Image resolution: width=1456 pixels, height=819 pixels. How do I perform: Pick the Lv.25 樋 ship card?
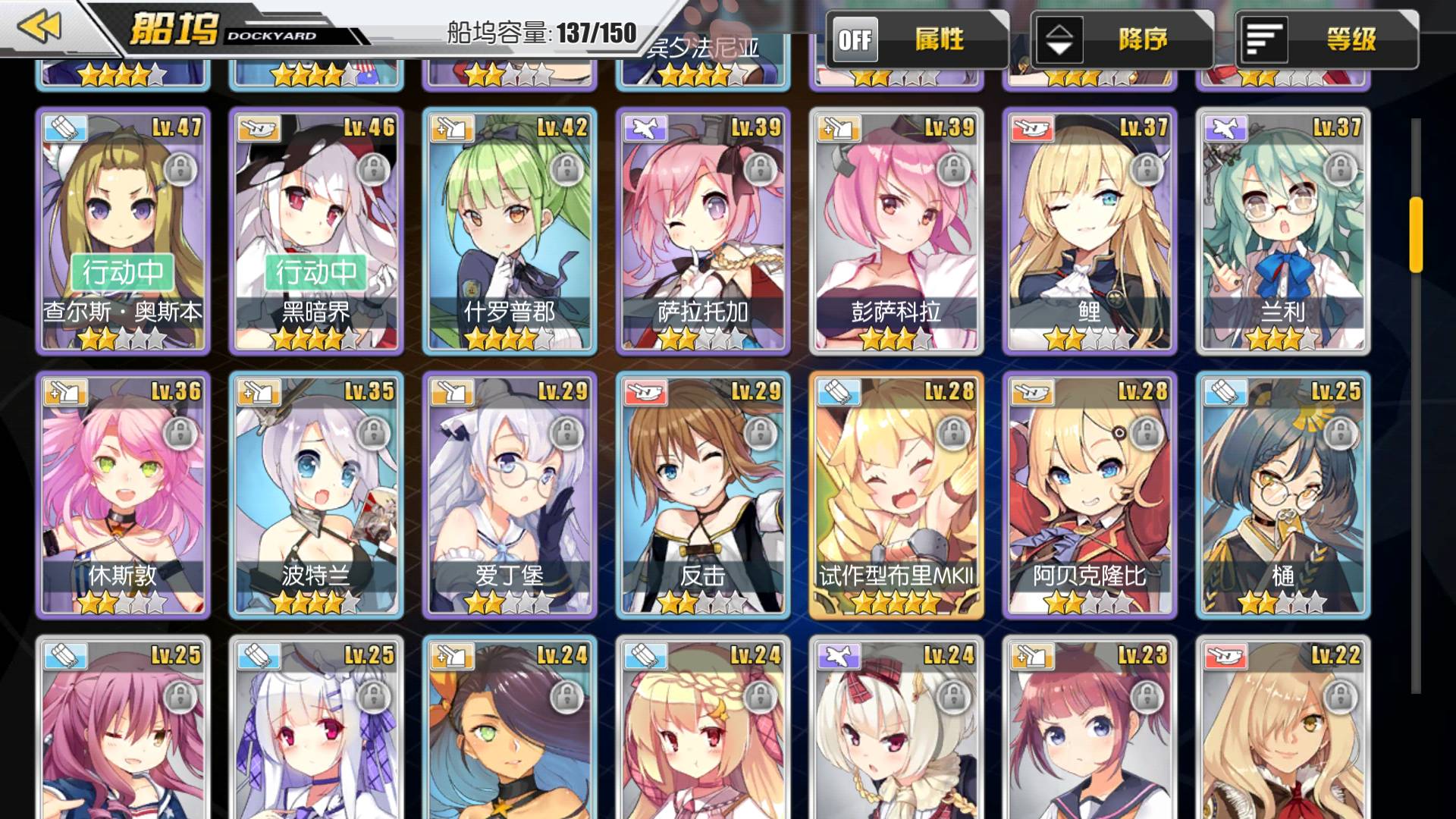coord(1283,495)
